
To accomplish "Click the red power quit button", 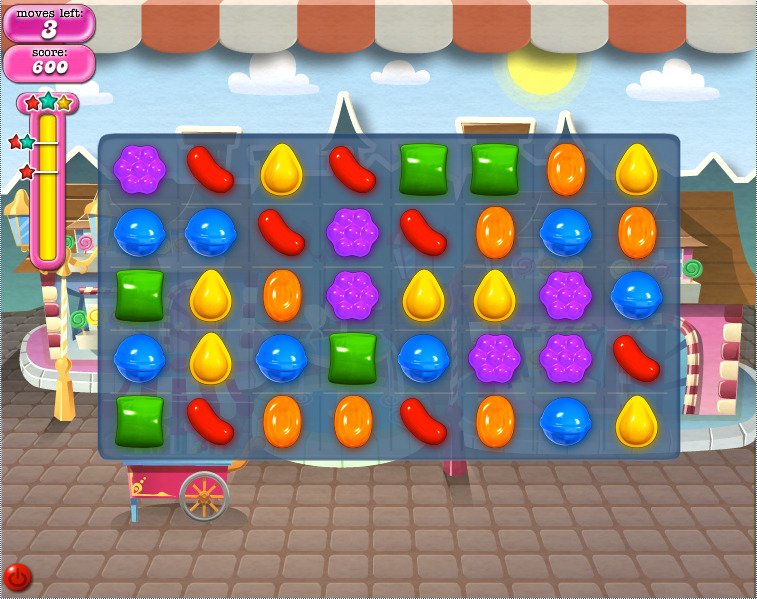I will (x=18, y=577).
